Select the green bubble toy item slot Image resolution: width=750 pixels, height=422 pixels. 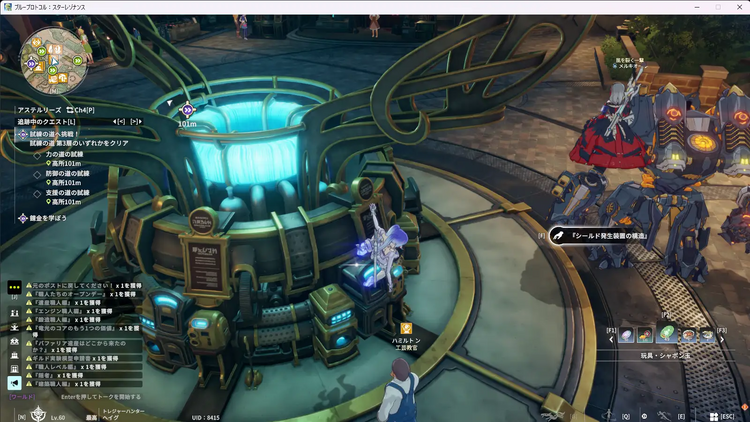pyautogui.click(x=666, y=335)
